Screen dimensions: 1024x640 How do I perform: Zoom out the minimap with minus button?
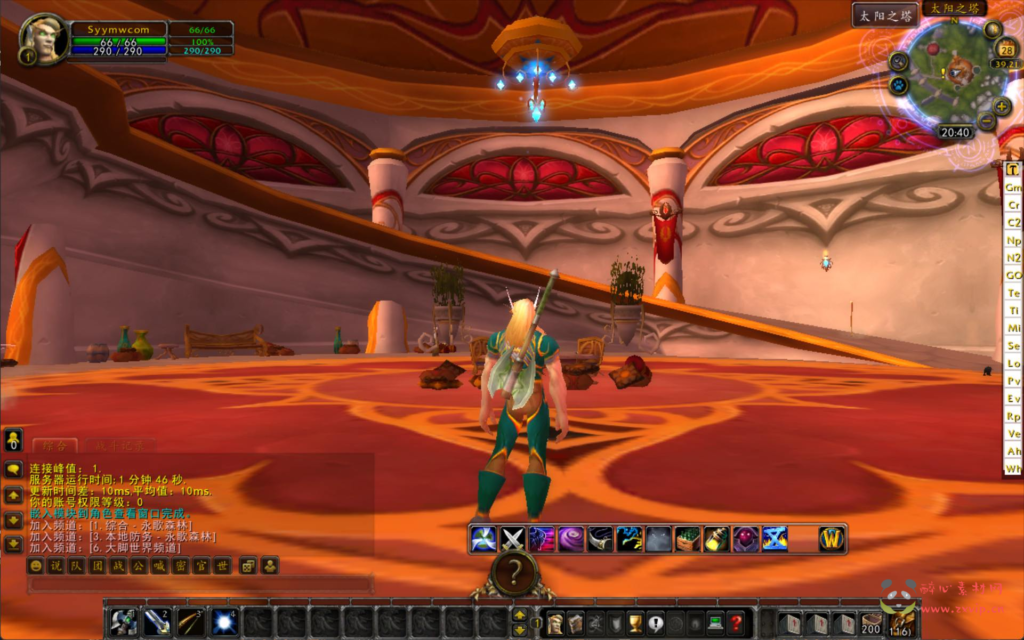(987, 122)
